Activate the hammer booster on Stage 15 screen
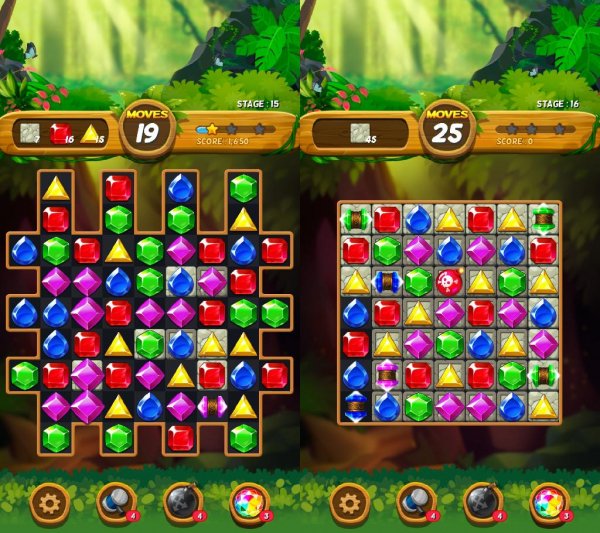The image size is (600, 533). (x=113, y=502)
